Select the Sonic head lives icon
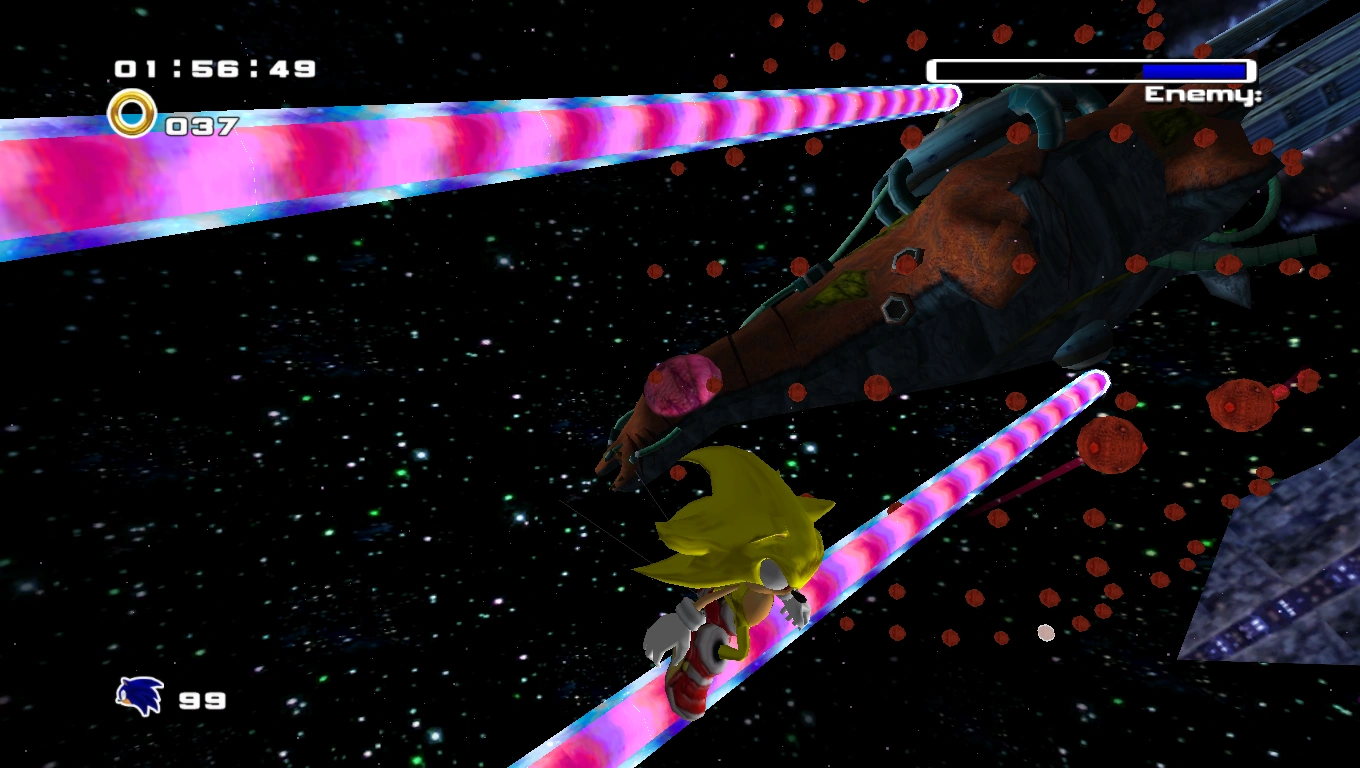The width and height of the screenshot is (1360, 768). [x=139, y=696]
